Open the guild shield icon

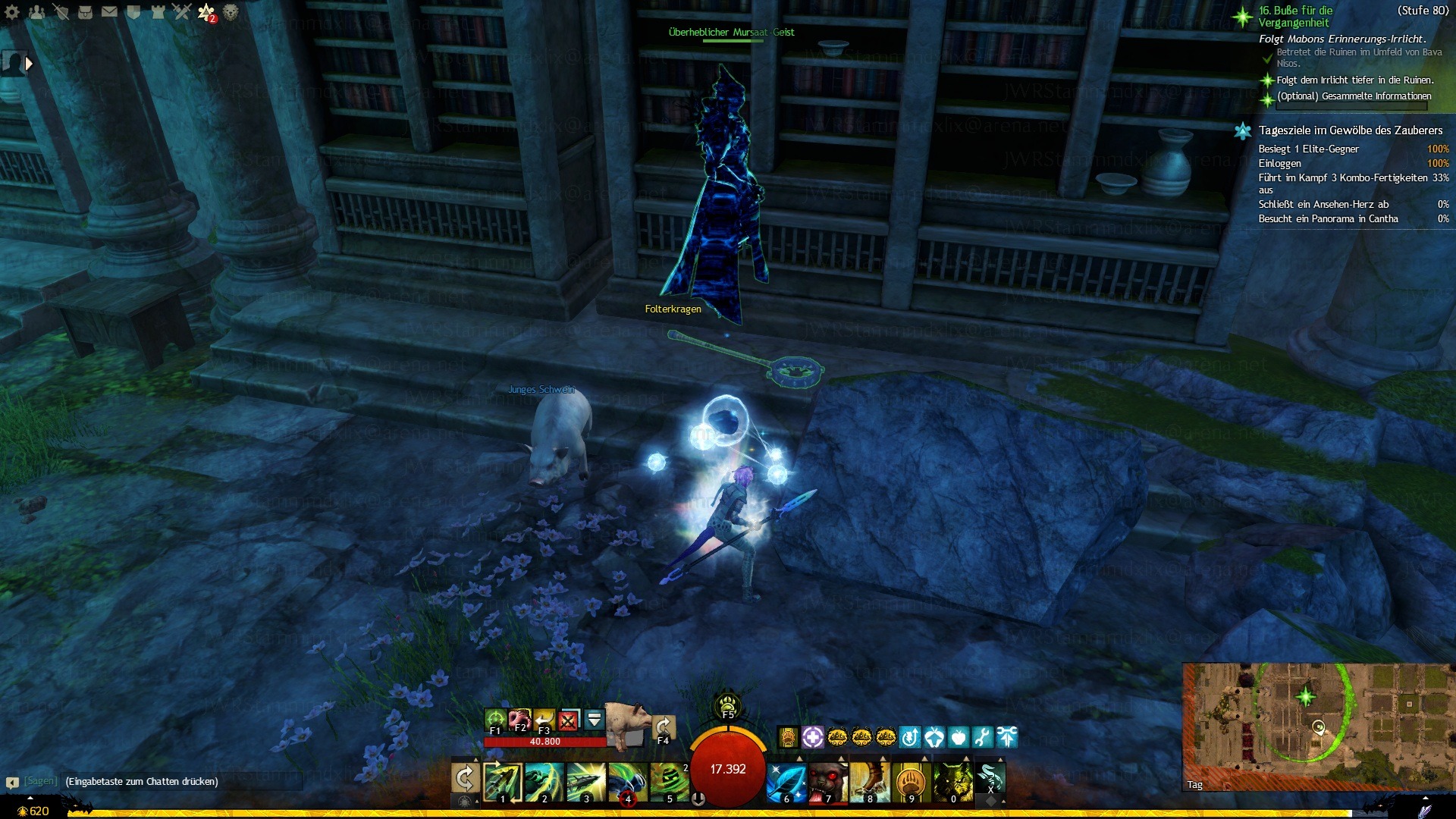coord(133,11)
